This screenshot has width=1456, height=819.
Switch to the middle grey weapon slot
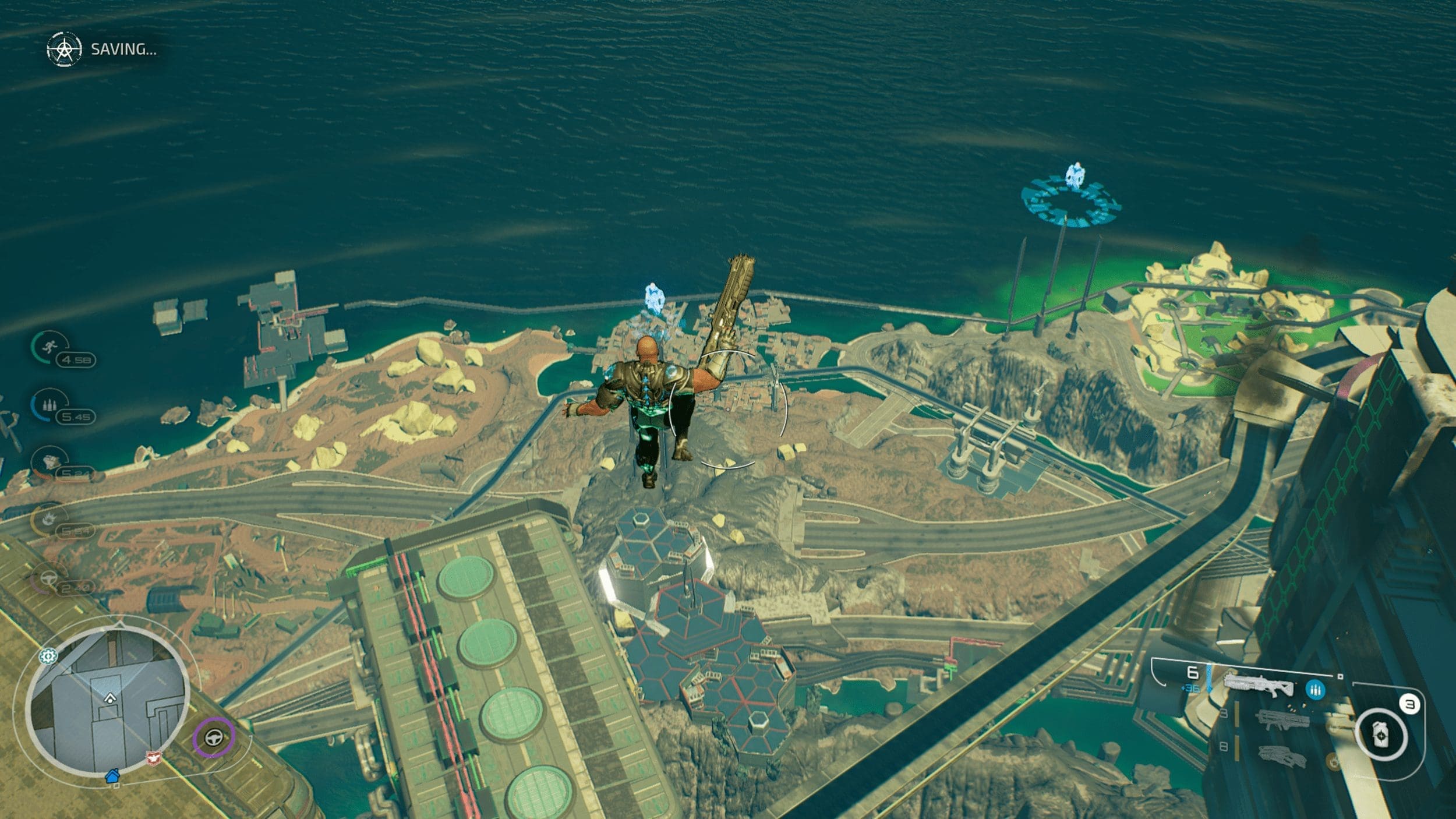(1282, 718)
